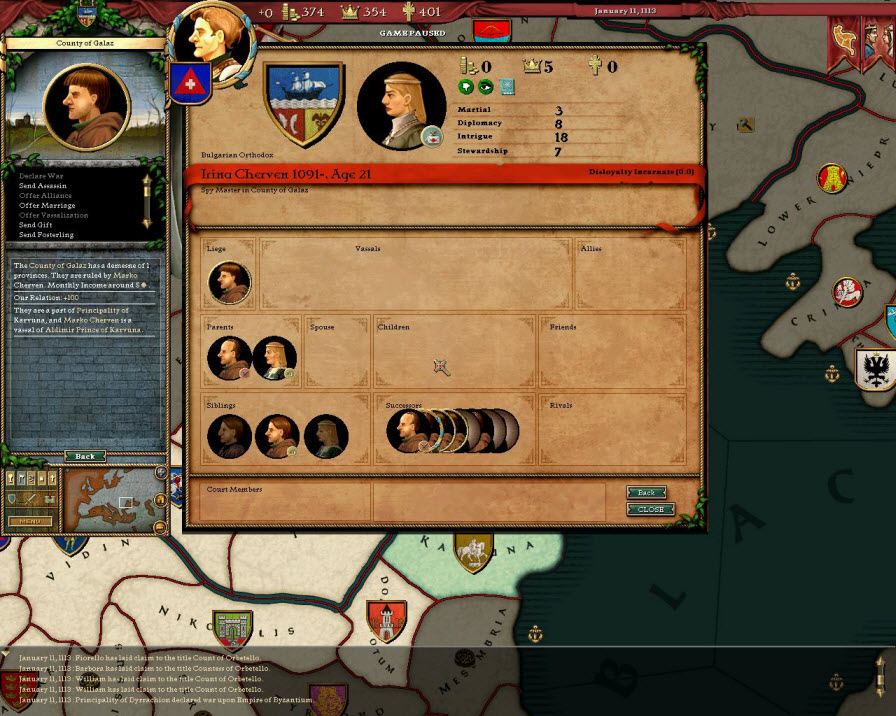The width and height of the screenshot is (896, 716).
Task: Click Back in the Irina Cherven character window
Action: 646,492
